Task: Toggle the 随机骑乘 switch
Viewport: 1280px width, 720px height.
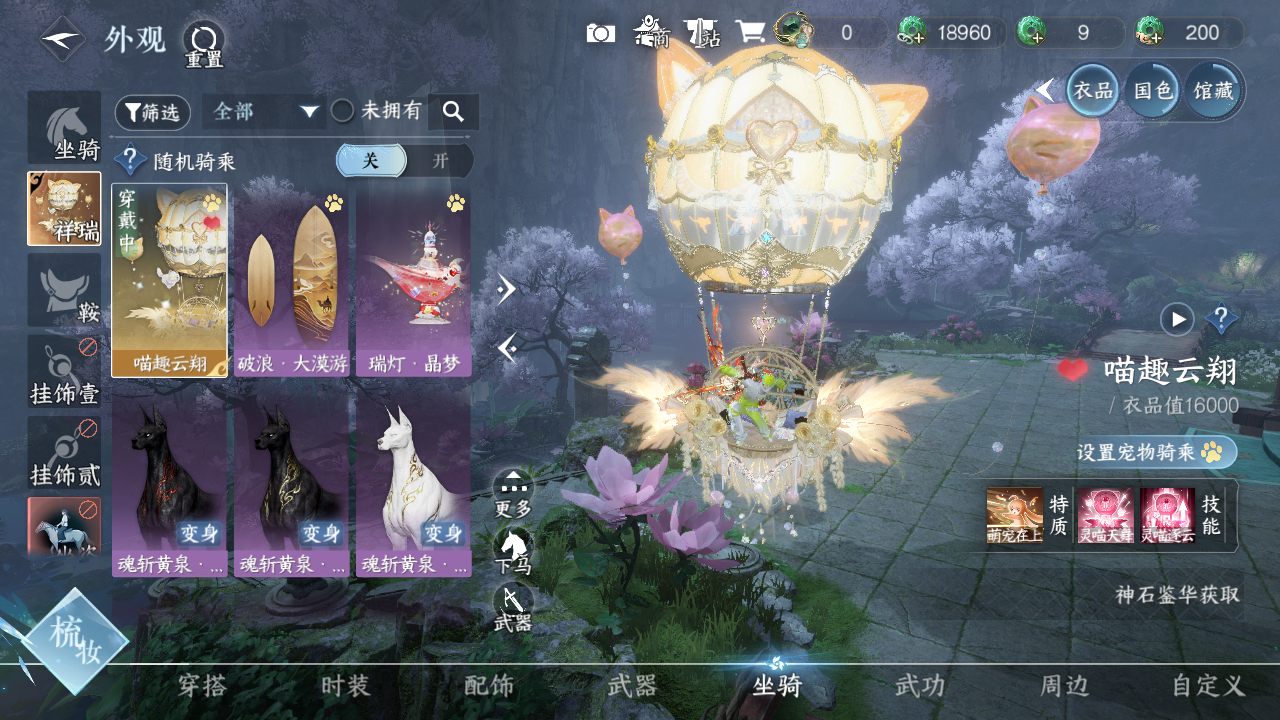Action: click(404, 161)
